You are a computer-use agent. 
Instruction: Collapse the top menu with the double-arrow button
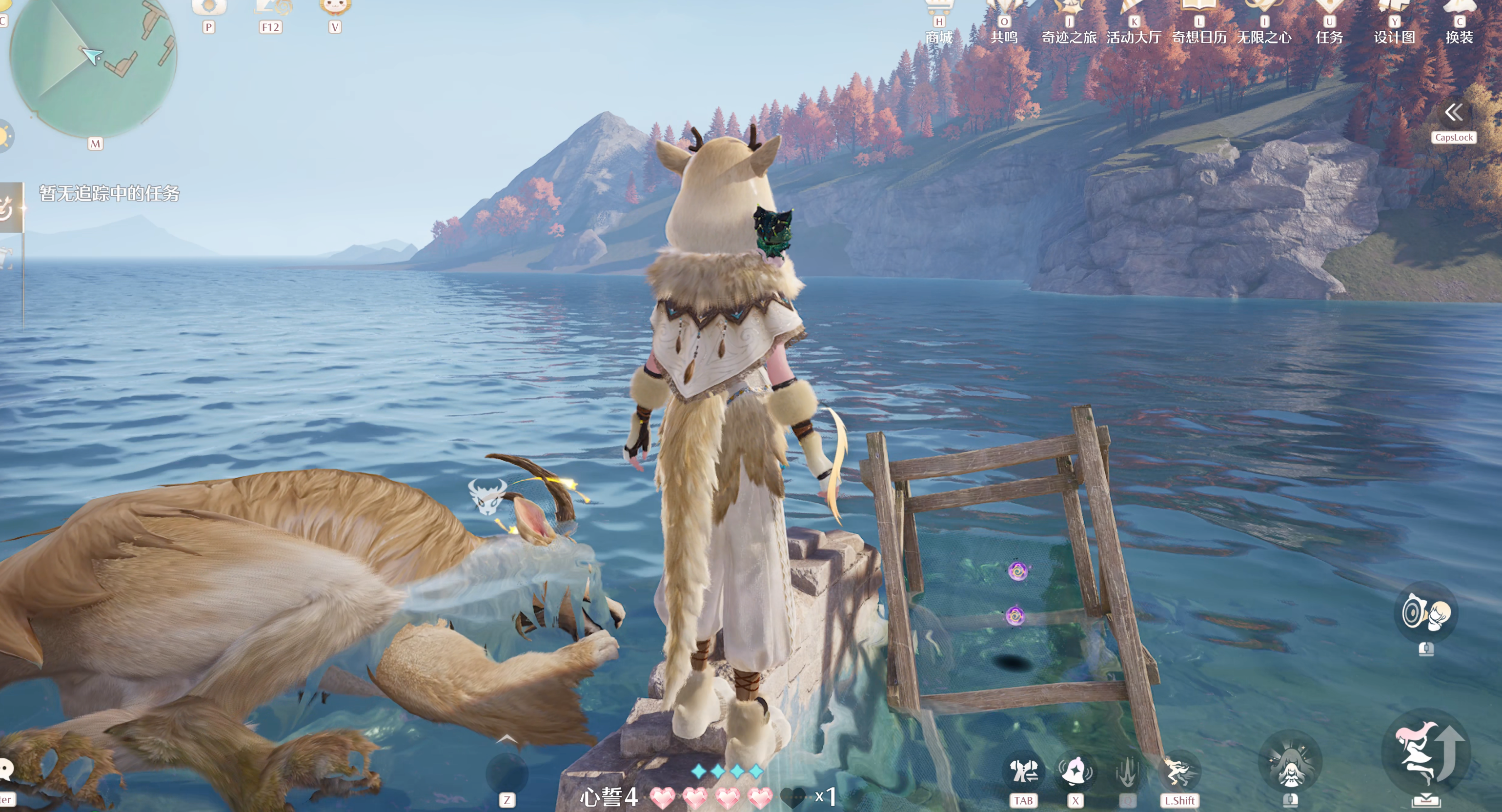[x=1454, y=112]
